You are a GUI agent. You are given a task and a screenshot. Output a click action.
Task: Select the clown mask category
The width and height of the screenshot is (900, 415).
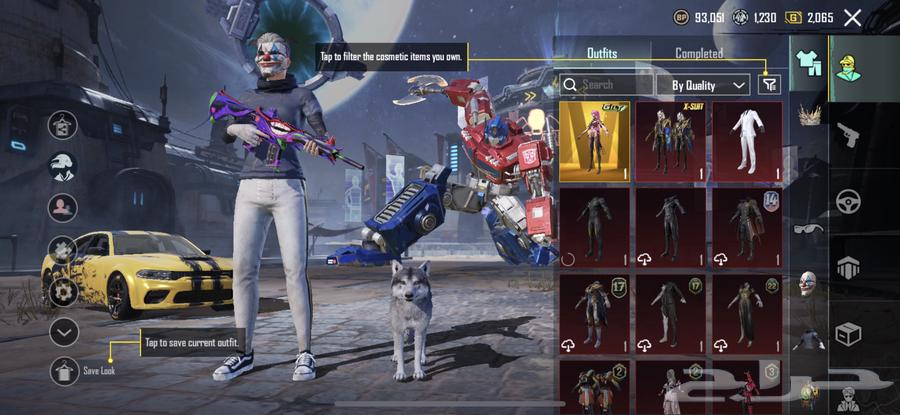click(808, 283)
